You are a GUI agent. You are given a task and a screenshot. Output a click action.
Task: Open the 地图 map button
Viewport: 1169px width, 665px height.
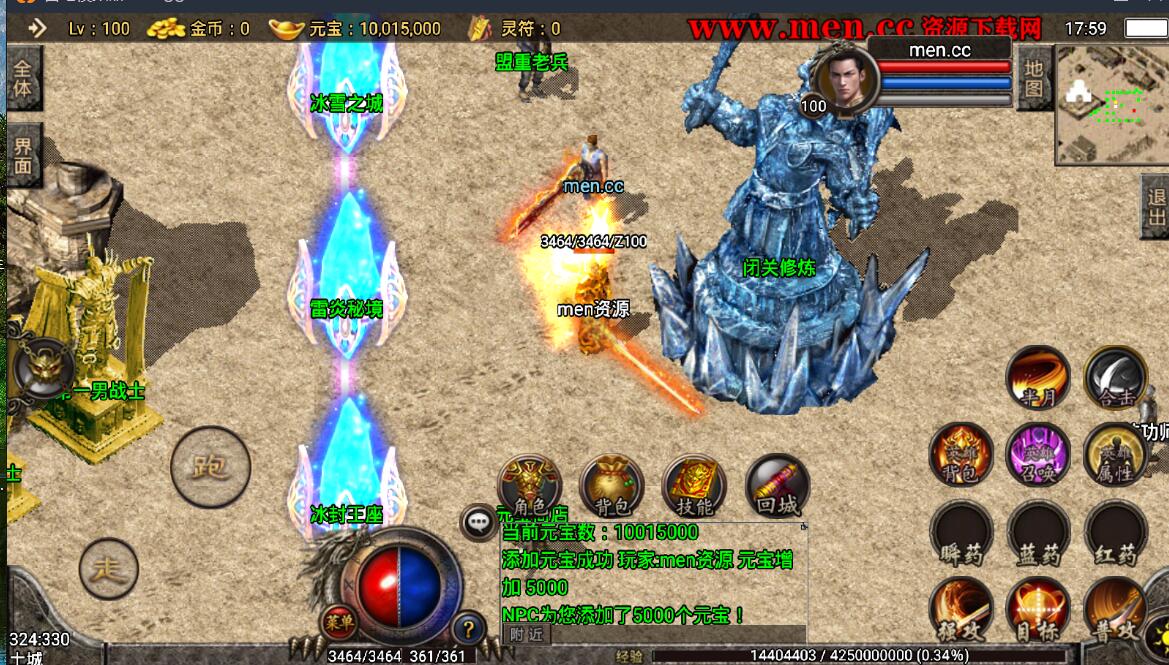(x=1033, y=79)
